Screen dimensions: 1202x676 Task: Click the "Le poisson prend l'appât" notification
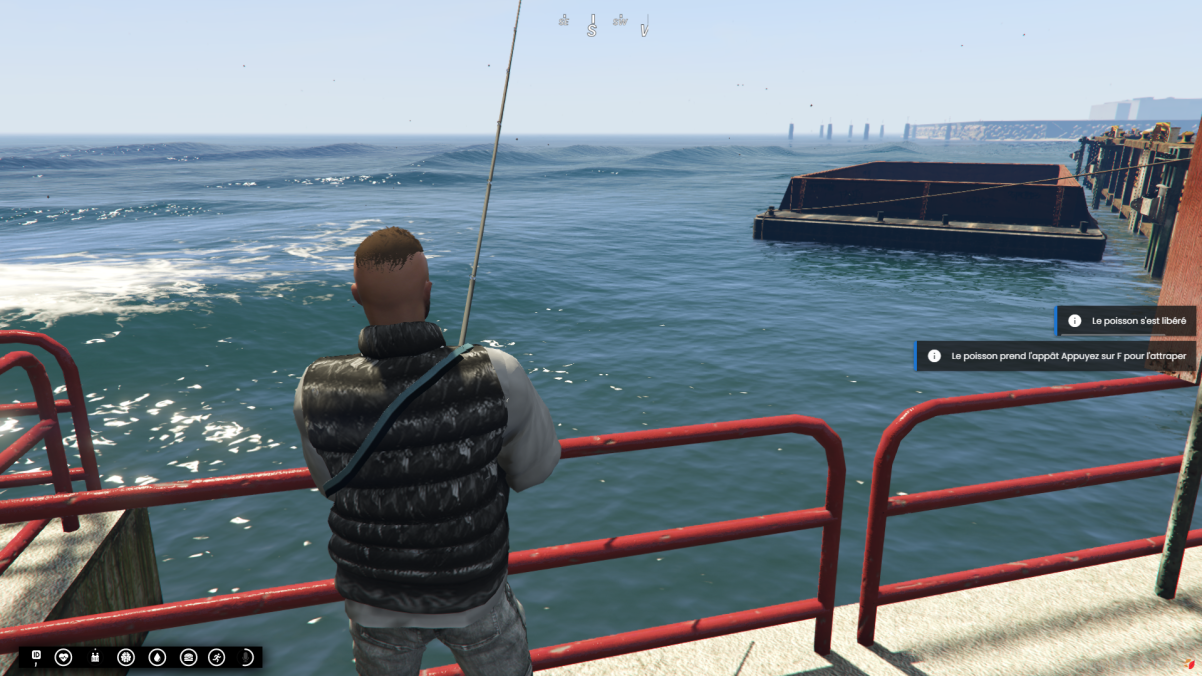point(1056,356)
